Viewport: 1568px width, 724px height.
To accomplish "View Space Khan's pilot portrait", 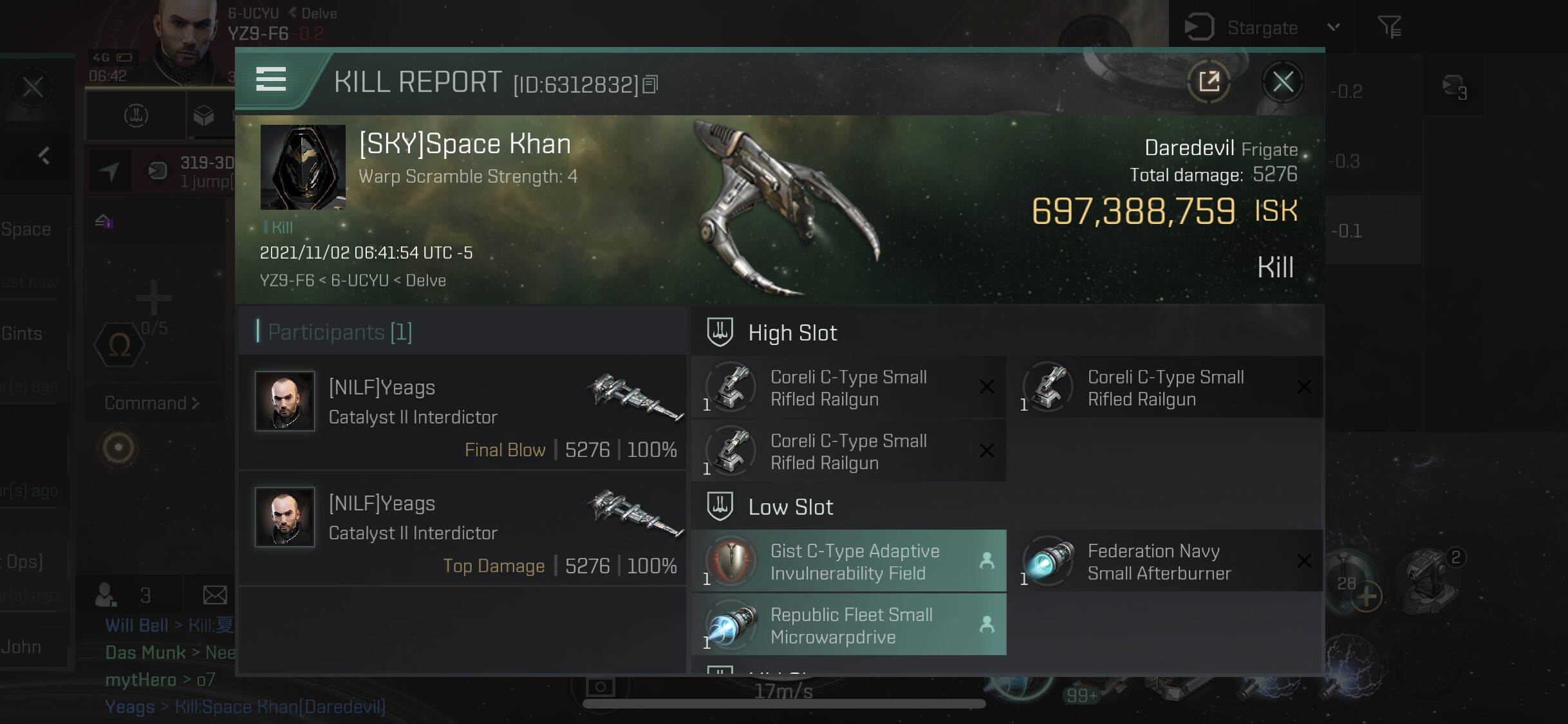I will [303, 167].
